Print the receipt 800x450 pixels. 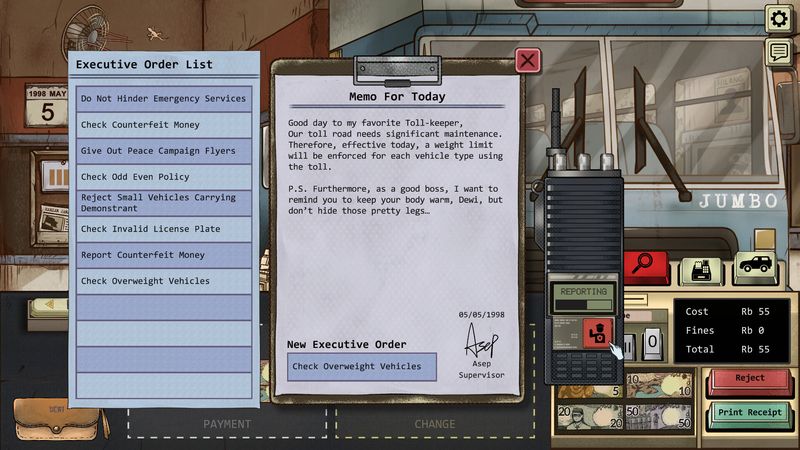(x=749, y=412)
